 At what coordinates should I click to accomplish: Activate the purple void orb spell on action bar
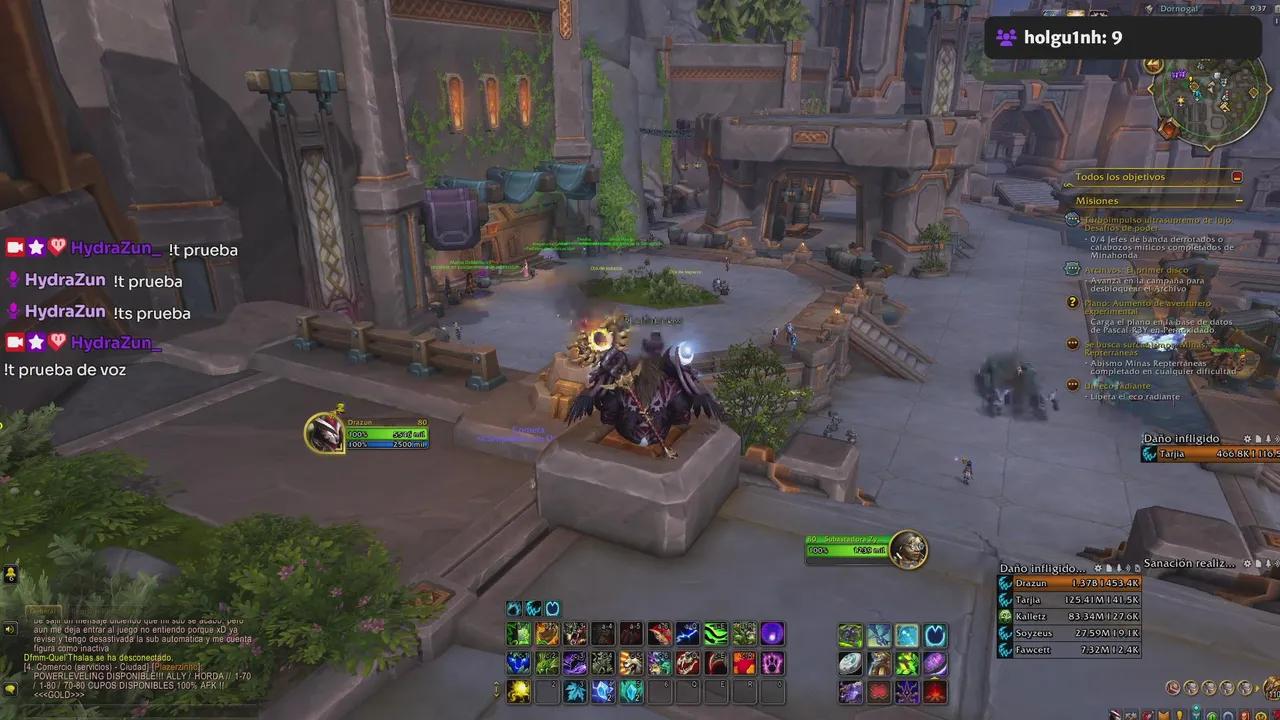[x=771, y=633]
